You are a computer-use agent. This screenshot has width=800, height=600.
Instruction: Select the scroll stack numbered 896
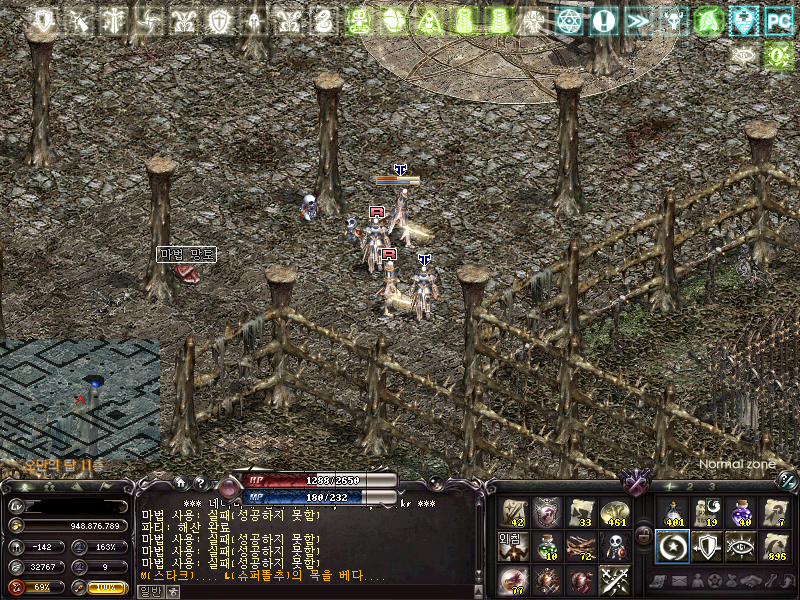tap(775, 547)
